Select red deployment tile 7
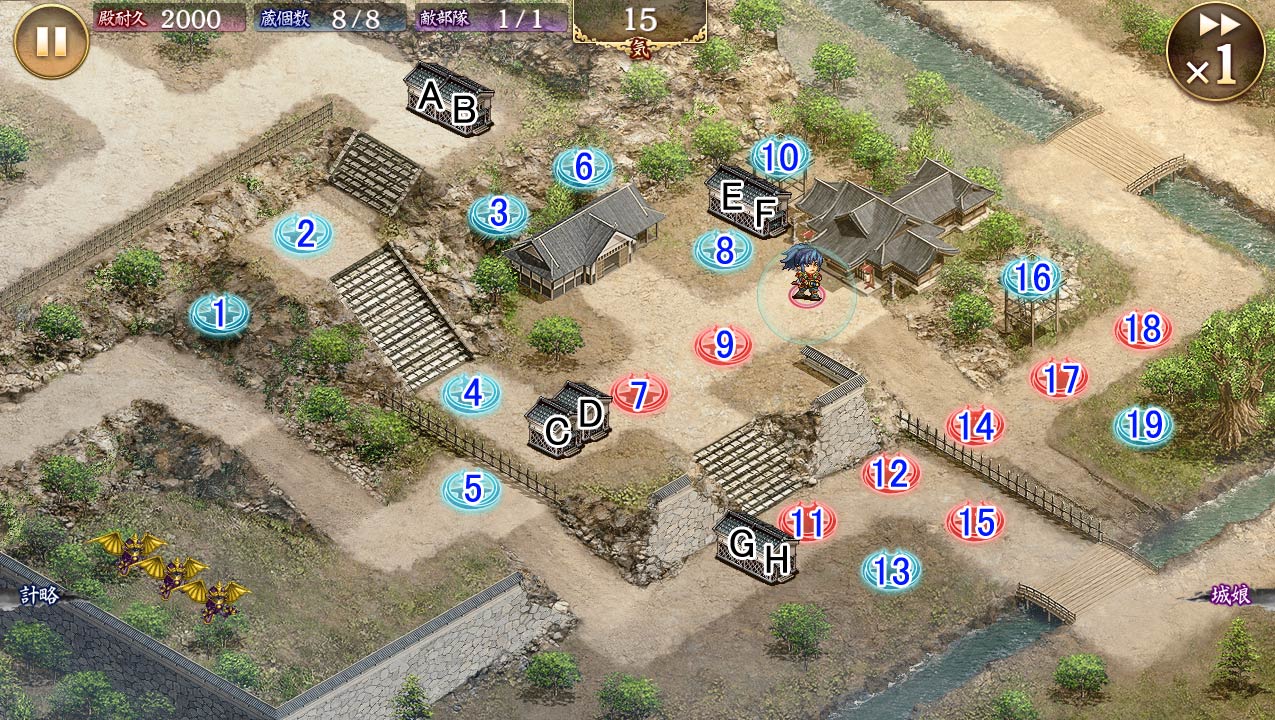 639,393
